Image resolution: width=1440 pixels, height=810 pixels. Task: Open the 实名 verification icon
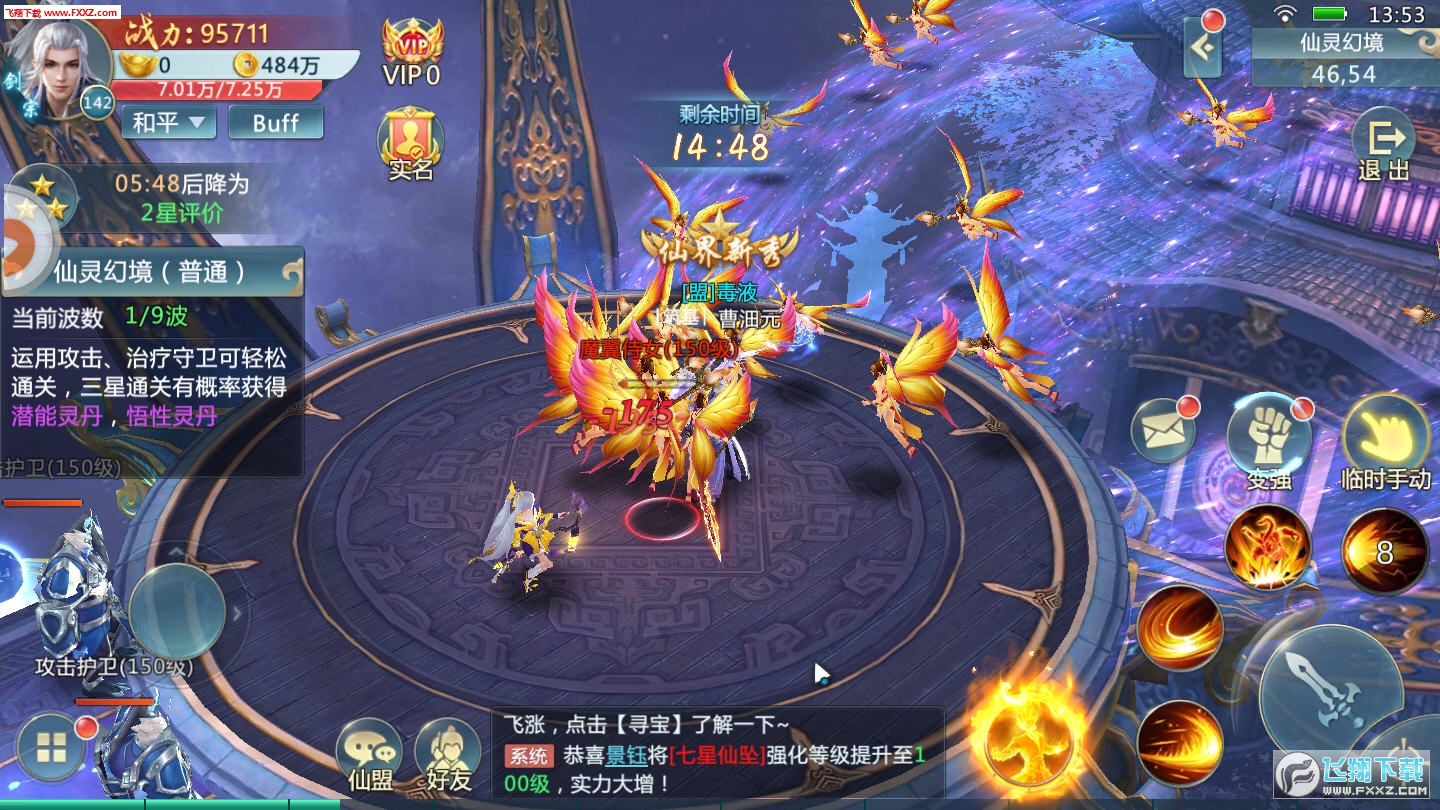[x=410, y=145]
